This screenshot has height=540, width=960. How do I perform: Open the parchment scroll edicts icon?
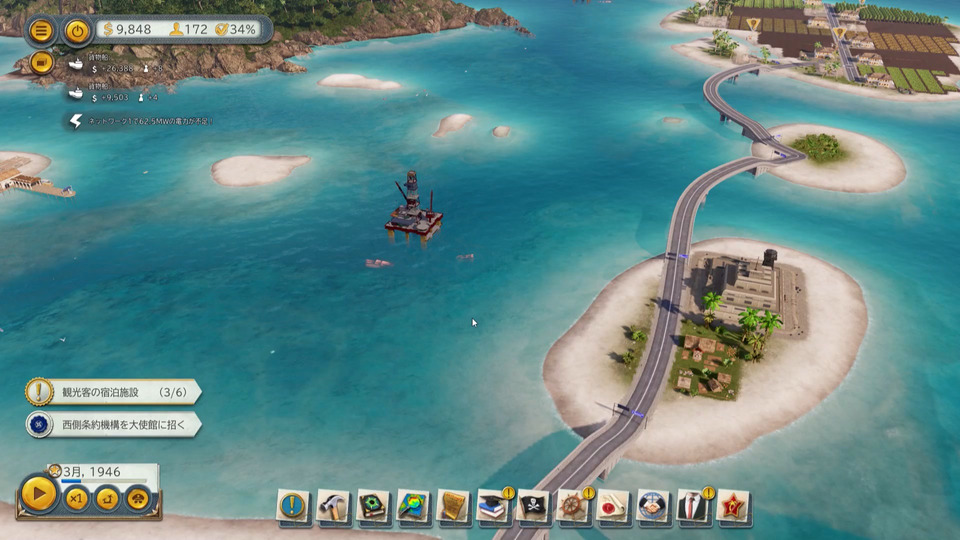tap(453, 505)
